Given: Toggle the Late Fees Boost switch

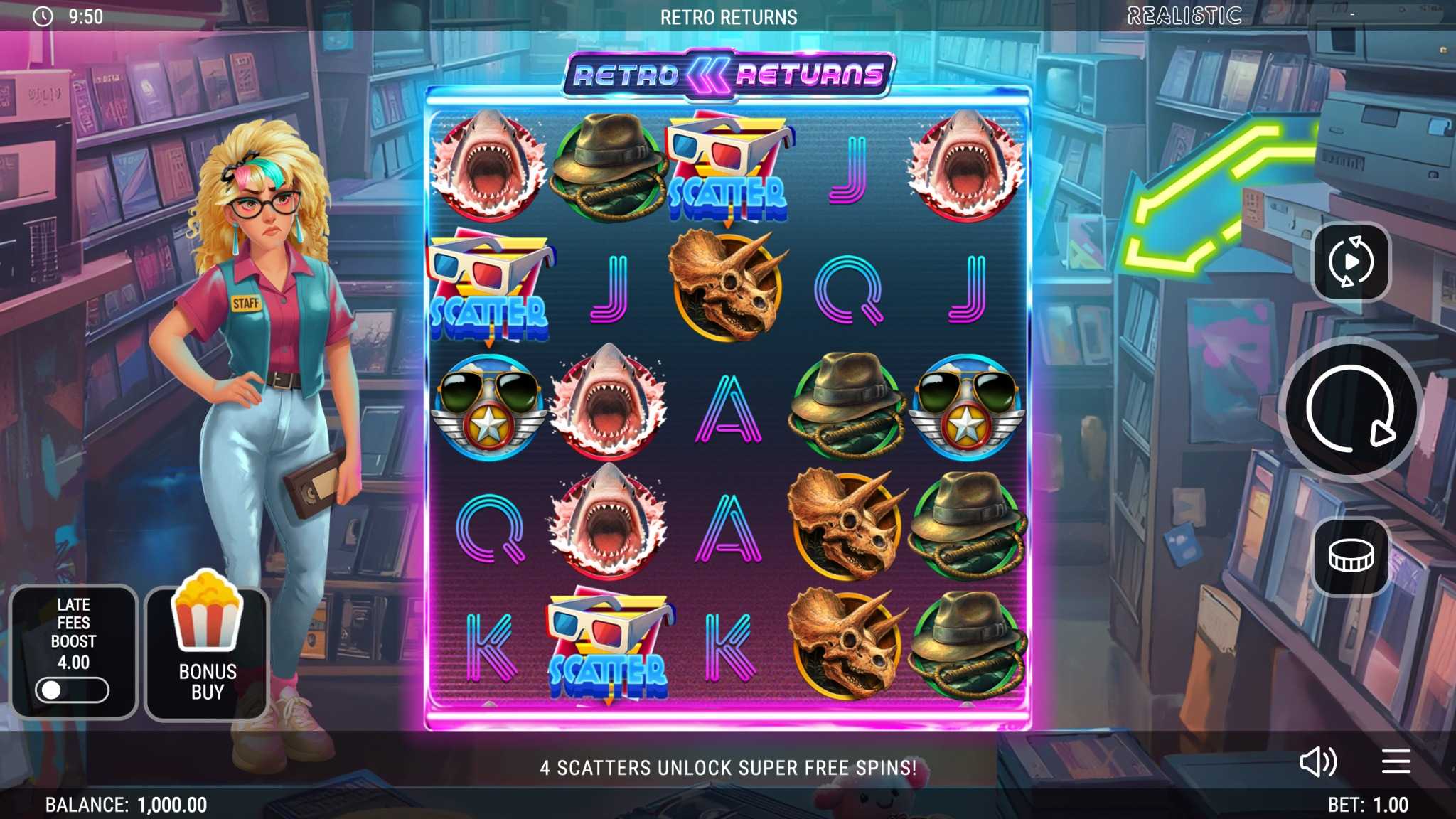Looking at the screenshot, I should (72, 690).
